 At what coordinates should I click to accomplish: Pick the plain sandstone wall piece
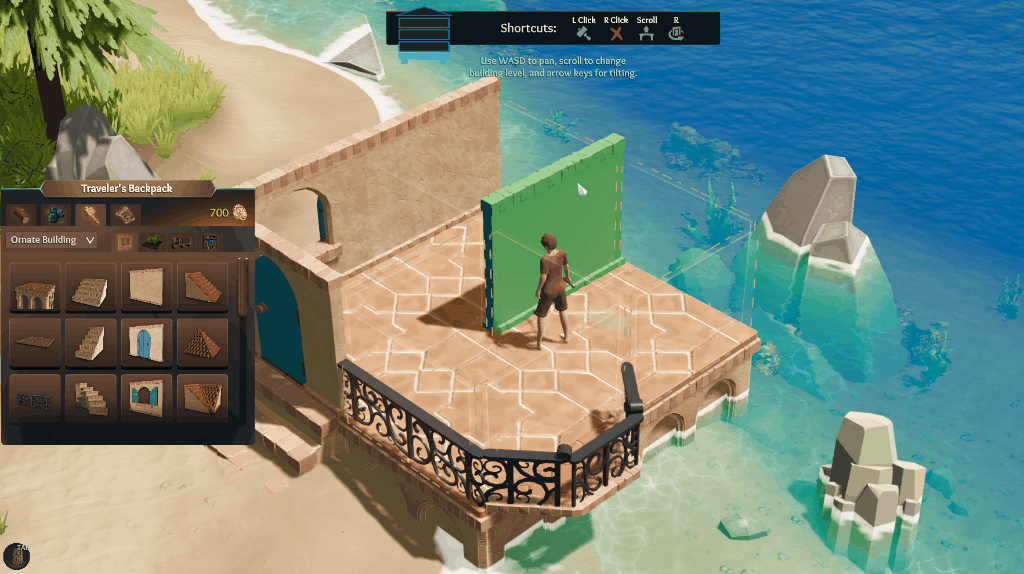coord(146,288)
